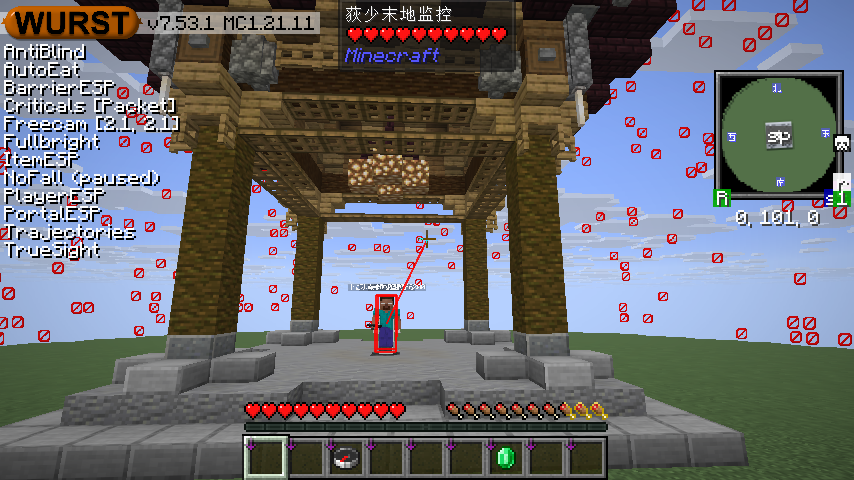Click the green R marker on minimap
The image size is (854, 480).
pyautogui.click(x=721, y=198)
